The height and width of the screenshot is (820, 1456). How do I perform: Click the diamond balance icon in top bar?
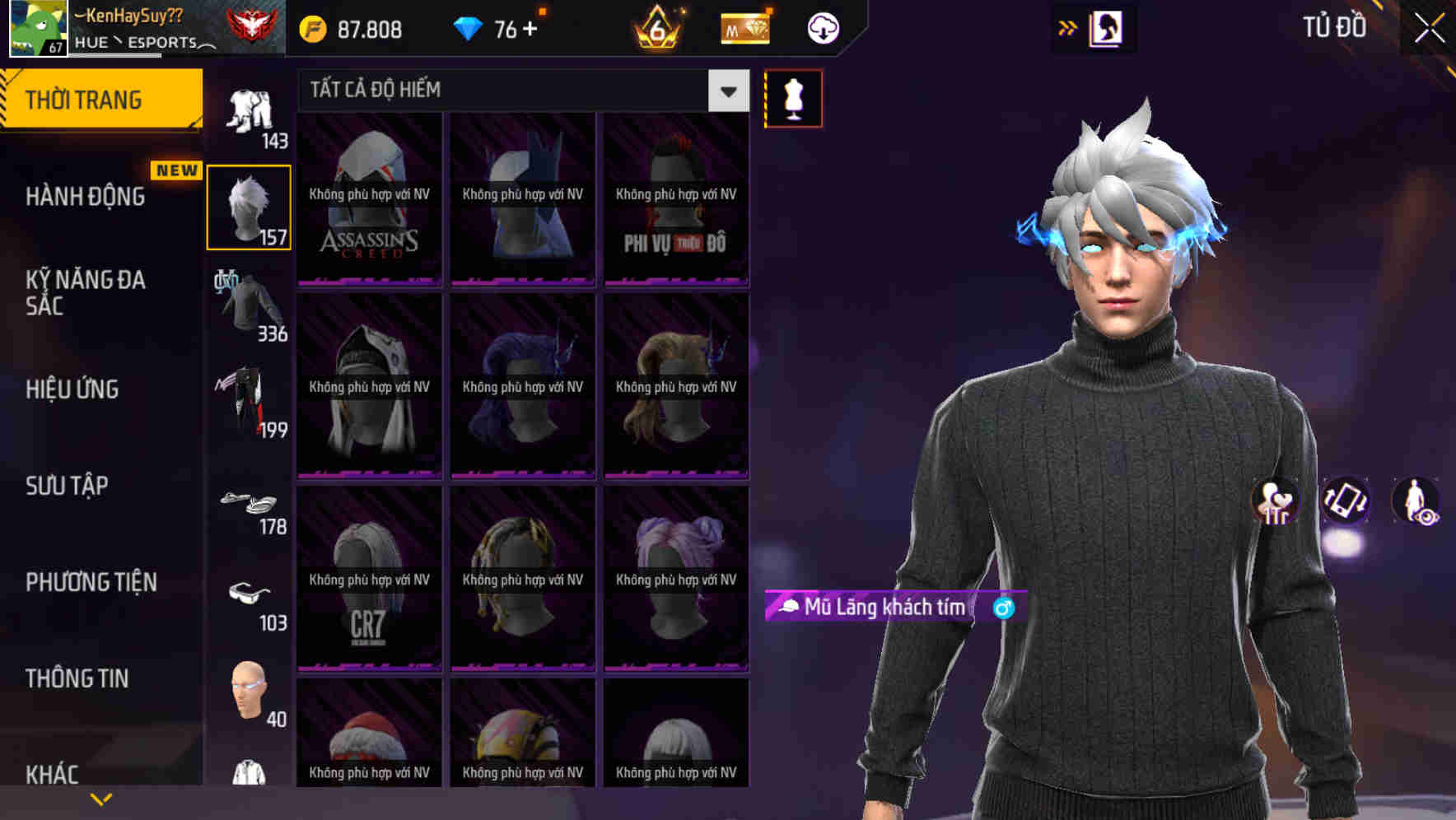click(x=468, y=27)
